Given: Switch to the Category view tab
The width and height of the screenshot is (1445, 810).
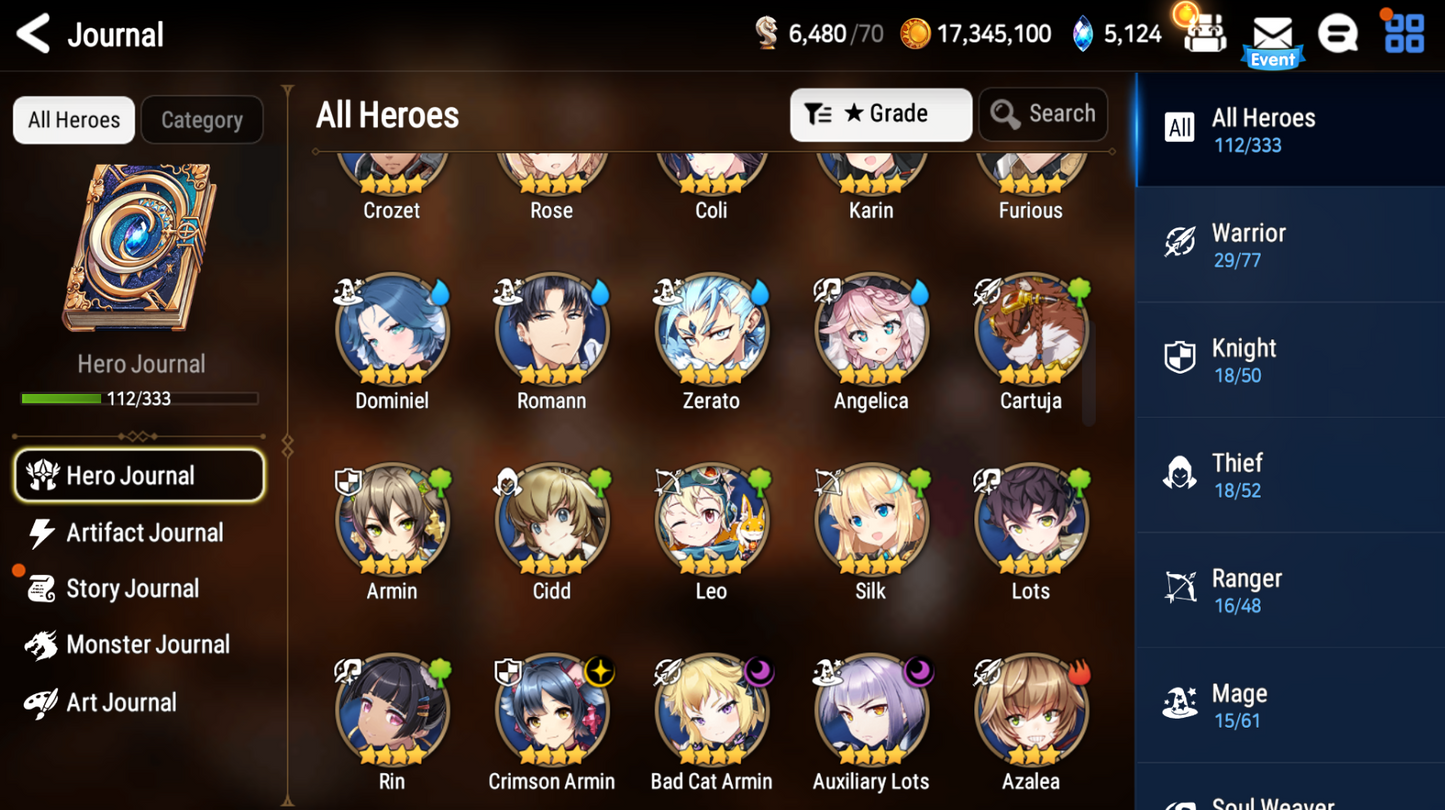Looking at the screenshot, I should coord(201,119).
